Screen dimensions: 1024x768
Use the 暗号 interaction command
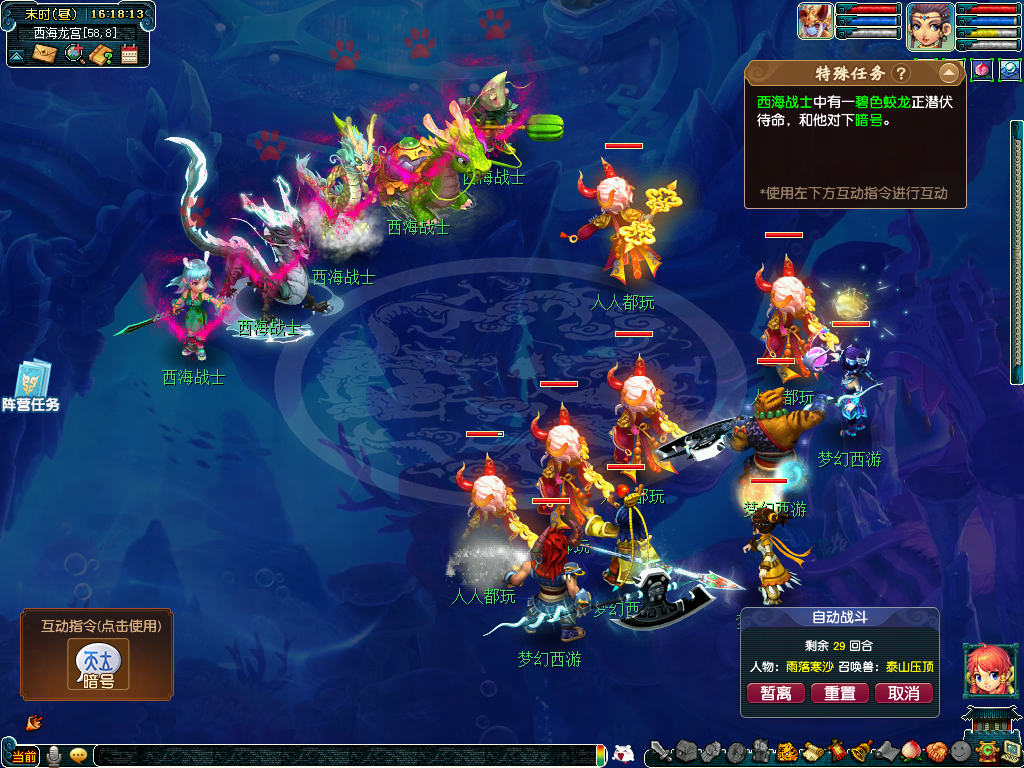98,664
